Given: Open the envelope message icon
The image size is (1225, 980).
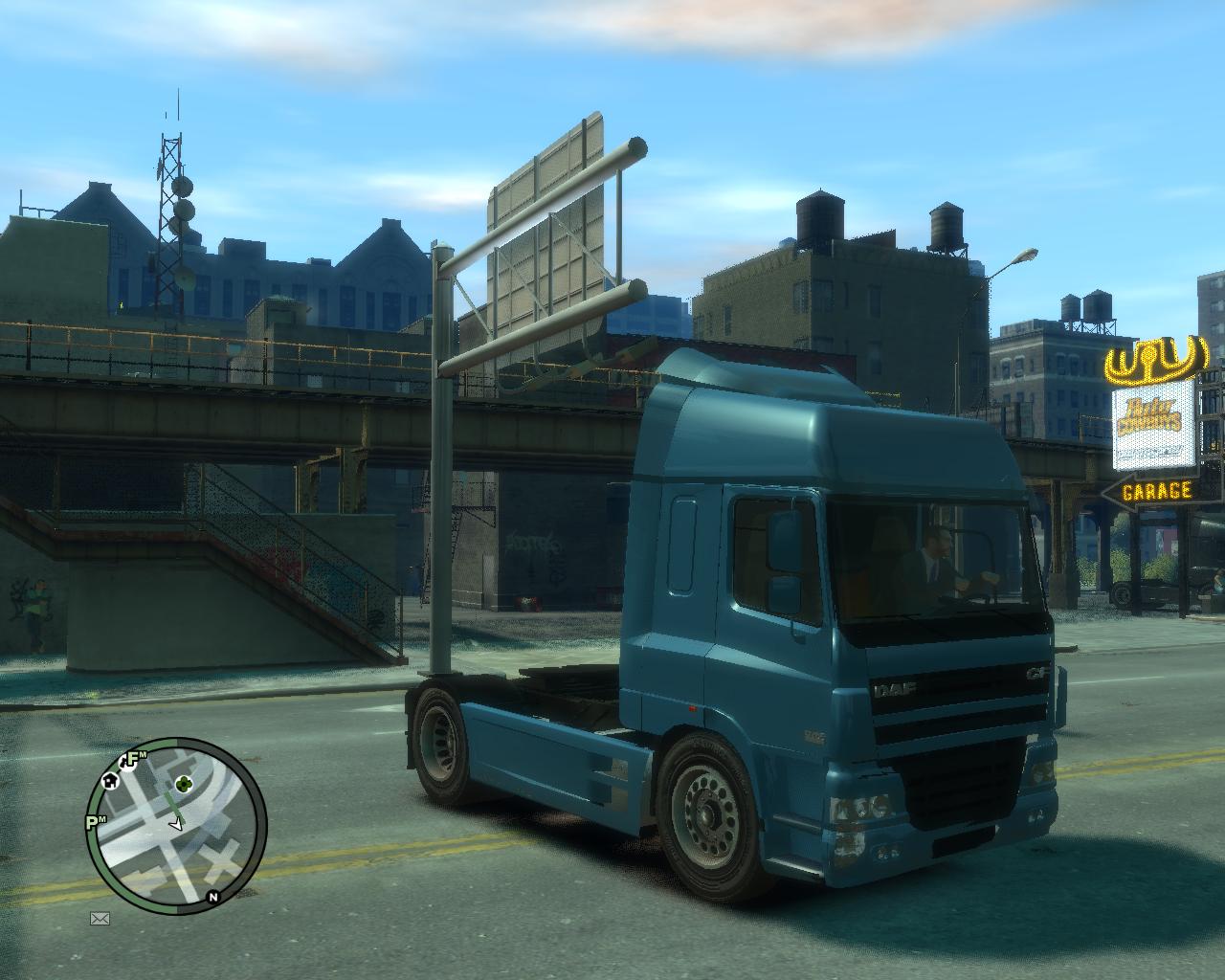Looking at the screenshot, I should click(x=100, y=919).
